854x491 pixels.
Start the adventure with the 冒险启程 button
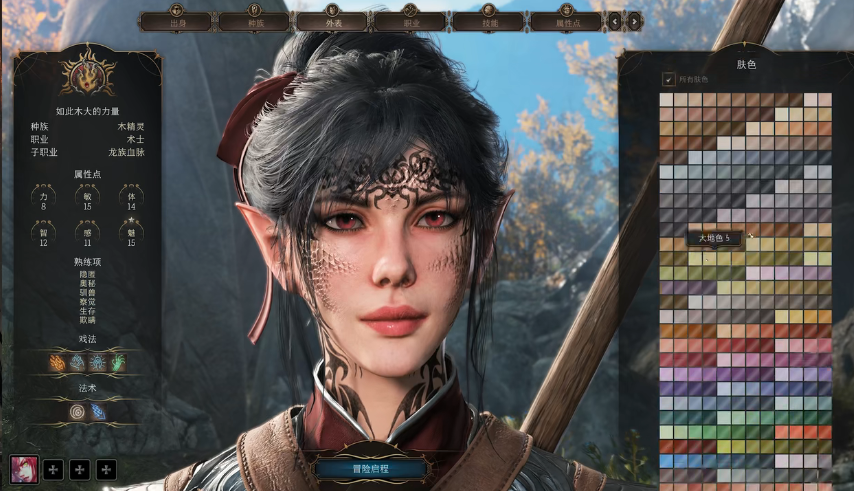[x=372, y=468]
